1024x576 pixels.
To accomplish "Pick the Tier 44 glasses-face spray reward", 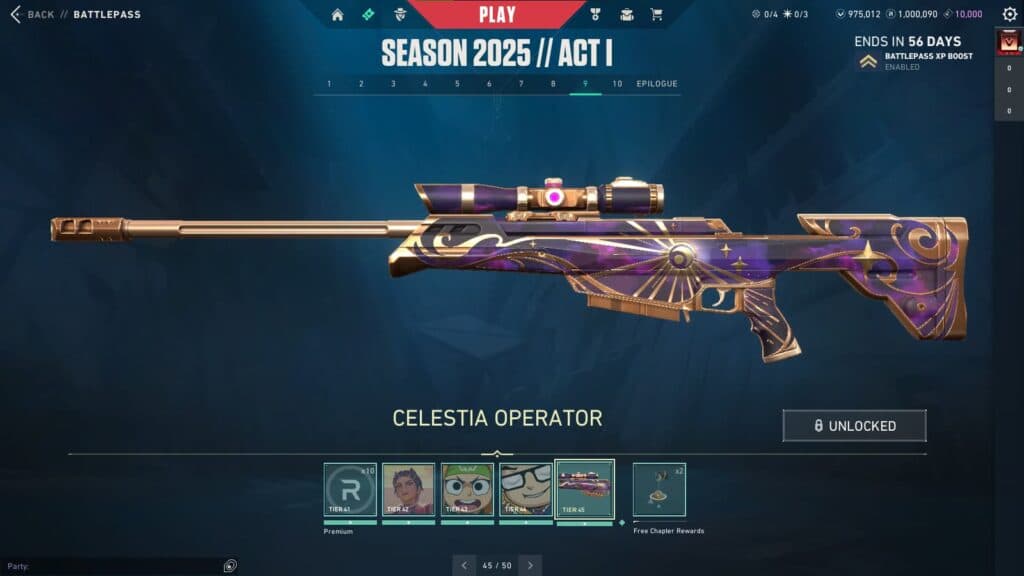I will point(526,489).
